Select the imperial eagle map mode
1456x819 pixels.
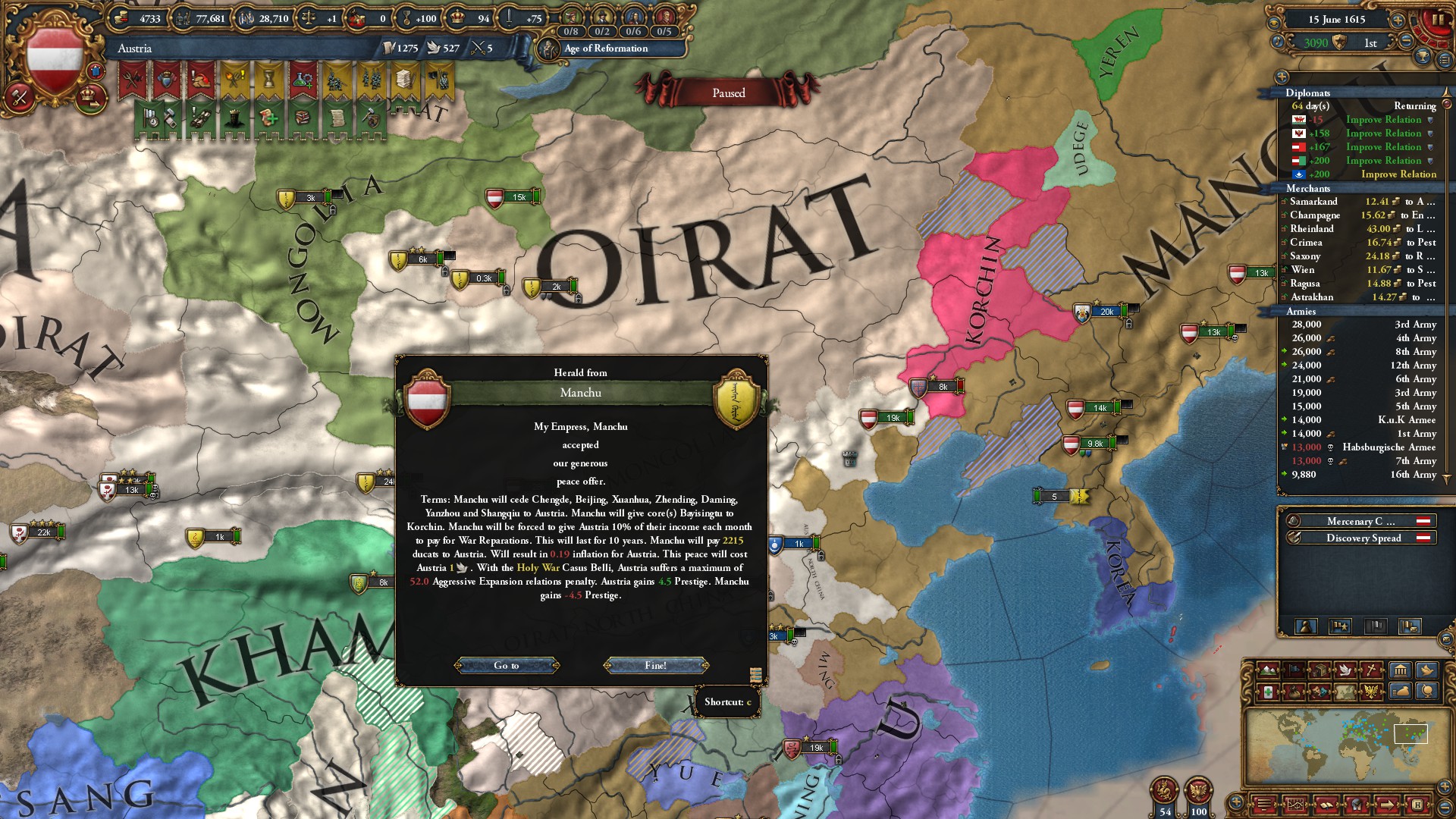point(1372,692)
